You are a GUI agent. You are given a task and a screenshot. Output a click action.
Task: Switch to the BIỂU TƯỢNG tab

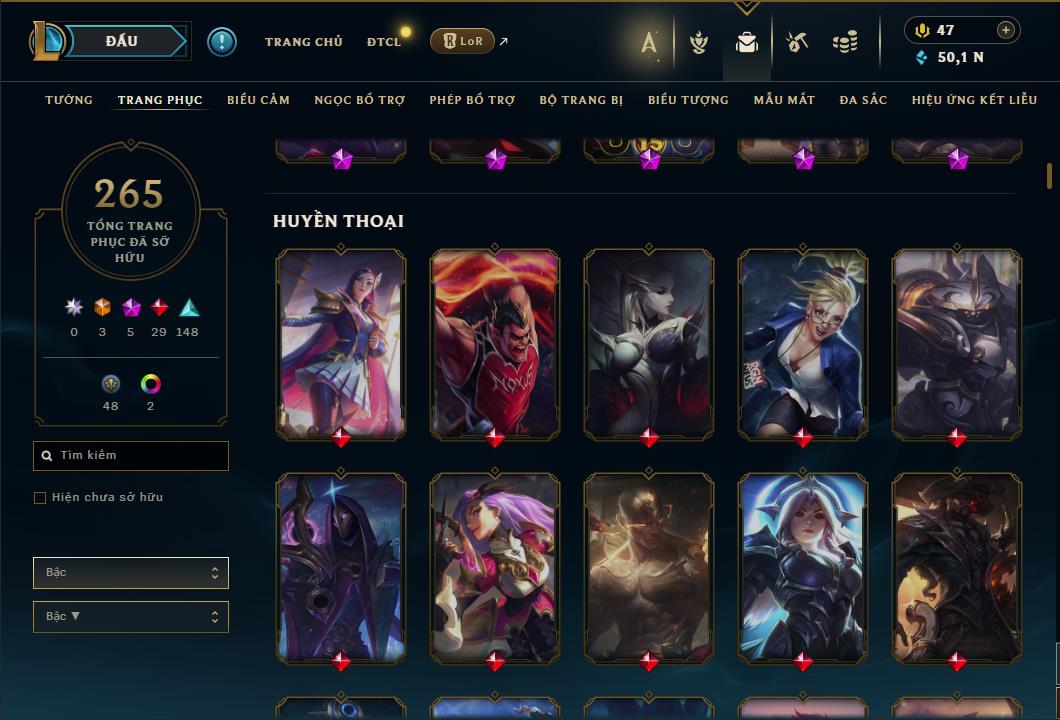688,100
